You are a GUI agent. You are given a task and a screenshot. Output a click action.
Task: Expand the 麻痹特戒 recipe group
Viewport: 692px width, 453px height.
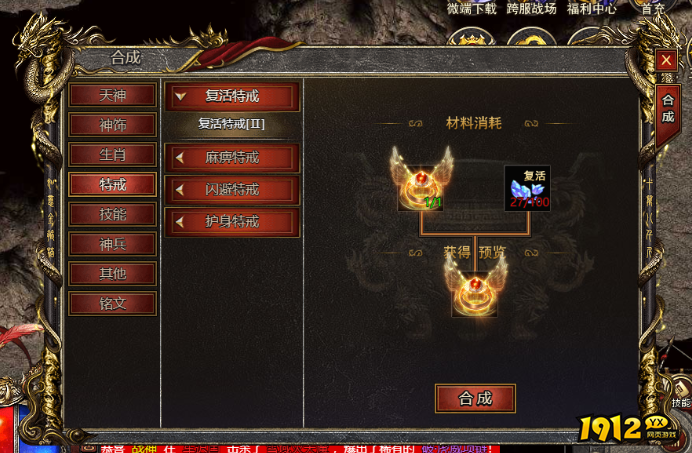pos(231,158)
